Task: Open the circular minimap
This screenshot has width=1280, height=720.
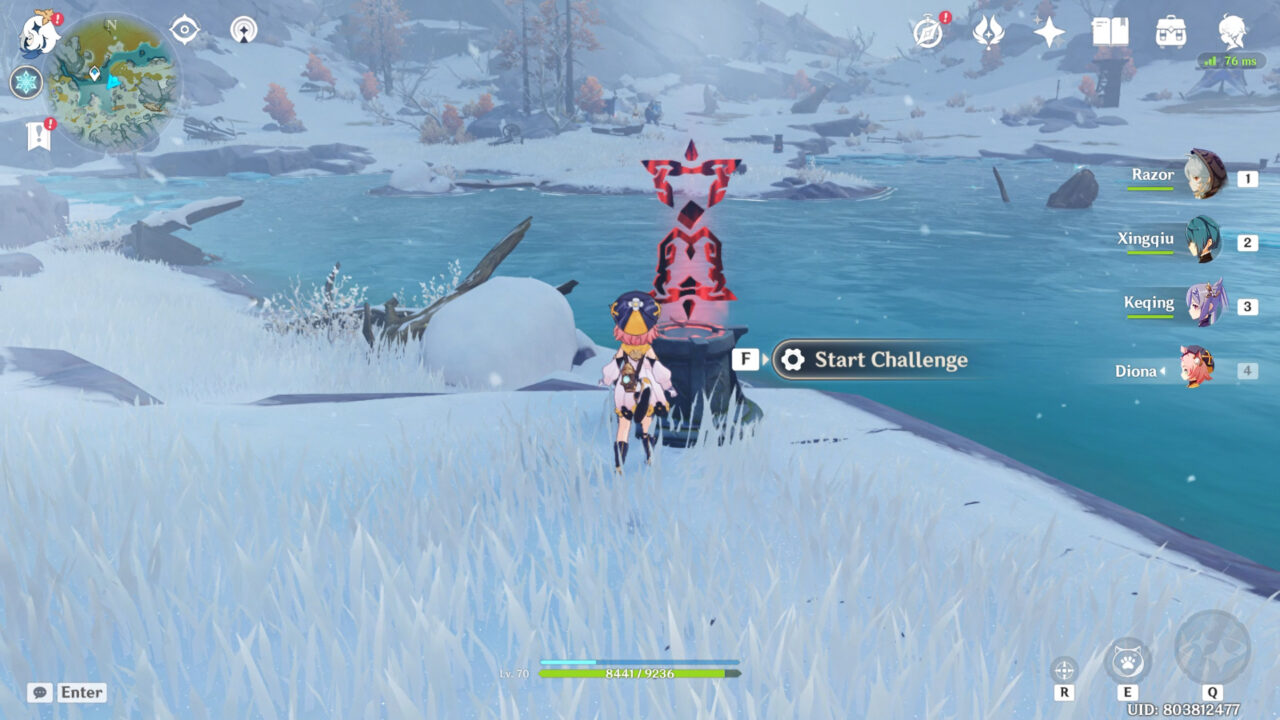Action: [113, 82]
